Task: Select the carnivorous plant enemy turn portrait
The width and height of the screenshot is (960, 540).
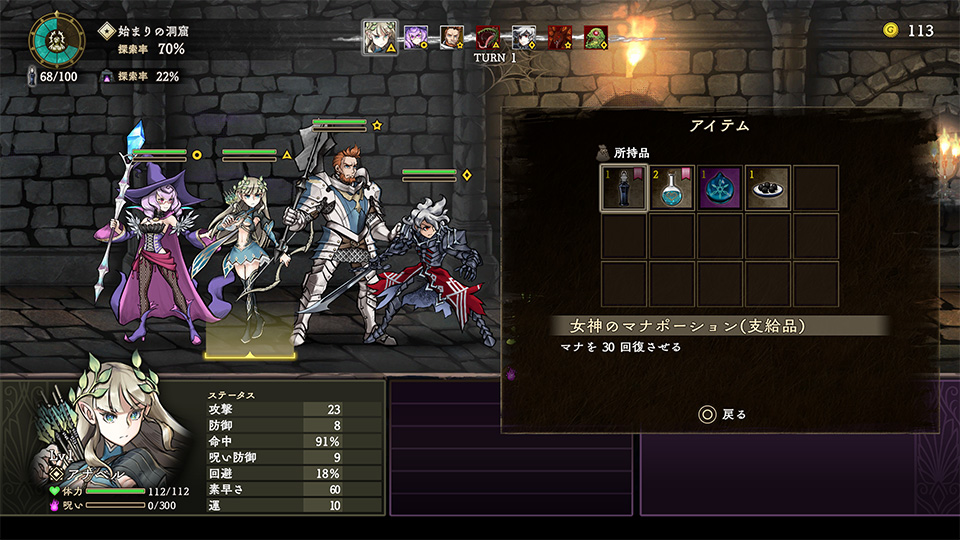Action: pyautogui.click(x=488, y=38)
